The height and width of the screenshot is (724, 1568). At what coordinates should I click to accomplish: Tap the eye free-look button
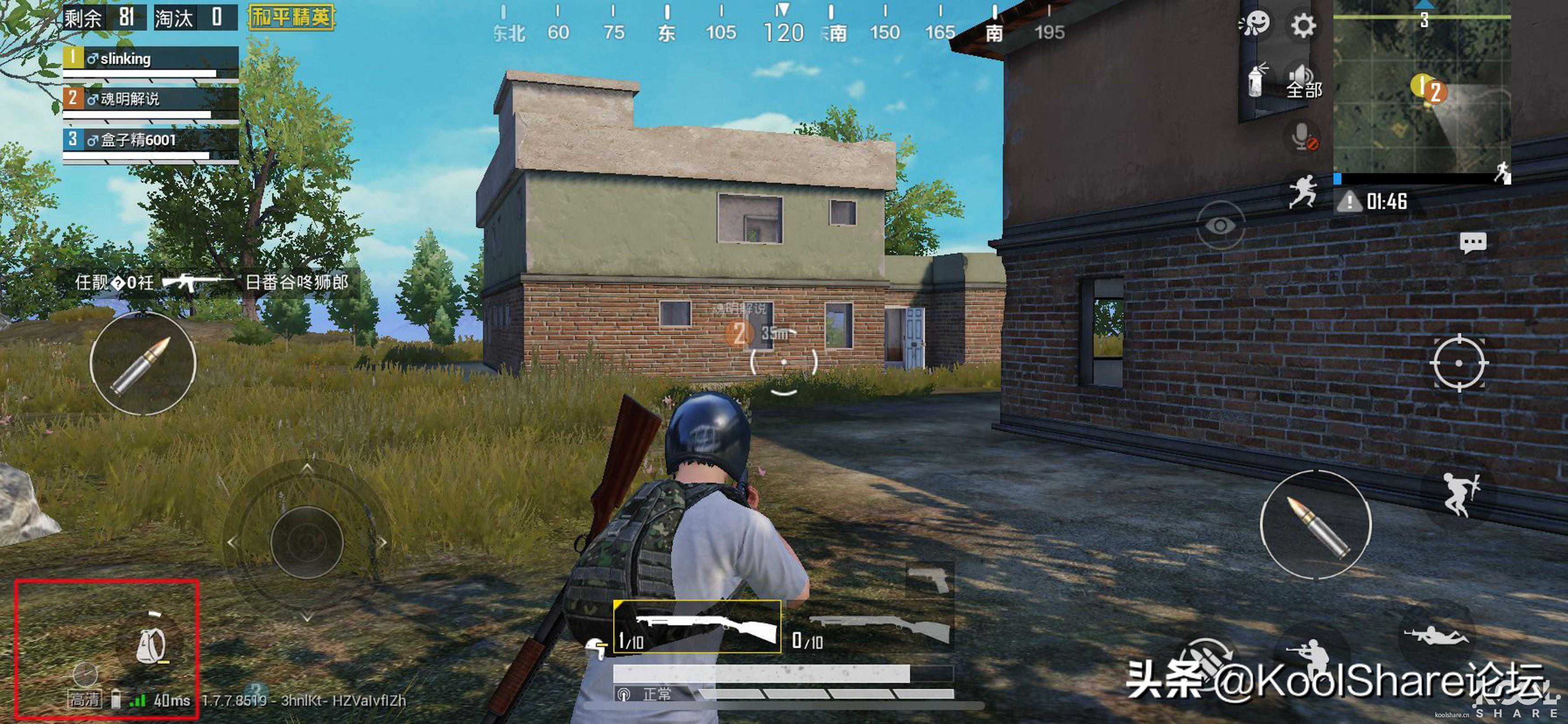tap(1220, 225)
